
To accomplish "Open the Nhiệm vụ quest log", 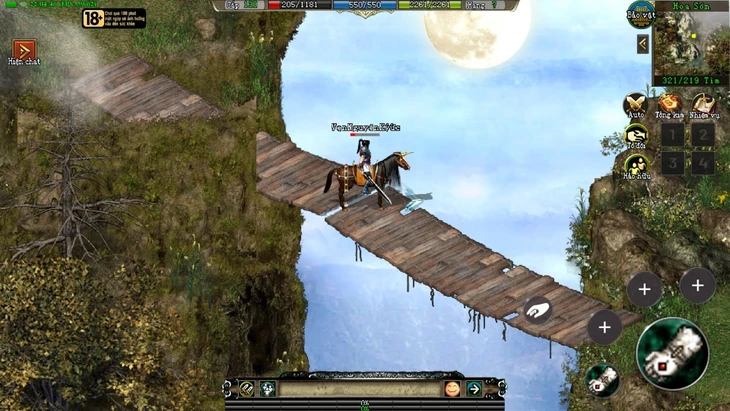I will coord(704,105).
